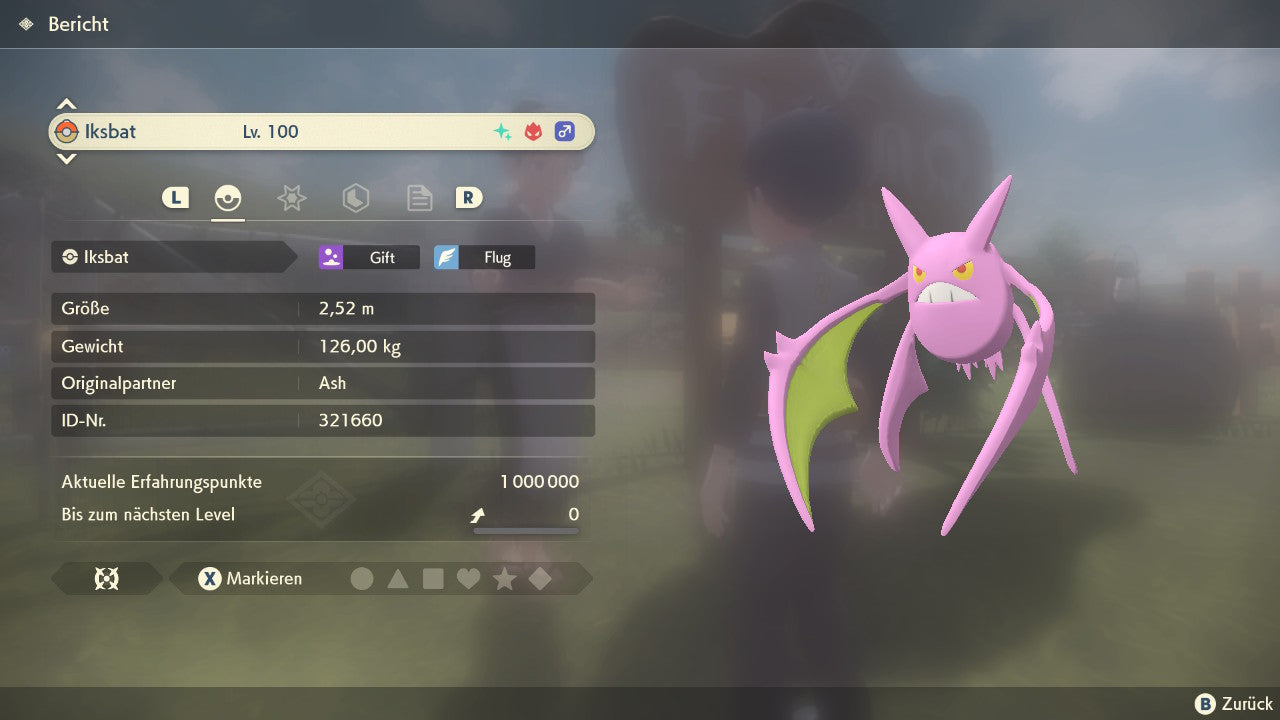The height and width of the screenshot is (720, 1280).
Task: Toggle the triangle marking
Action: (x=398, y=579)
